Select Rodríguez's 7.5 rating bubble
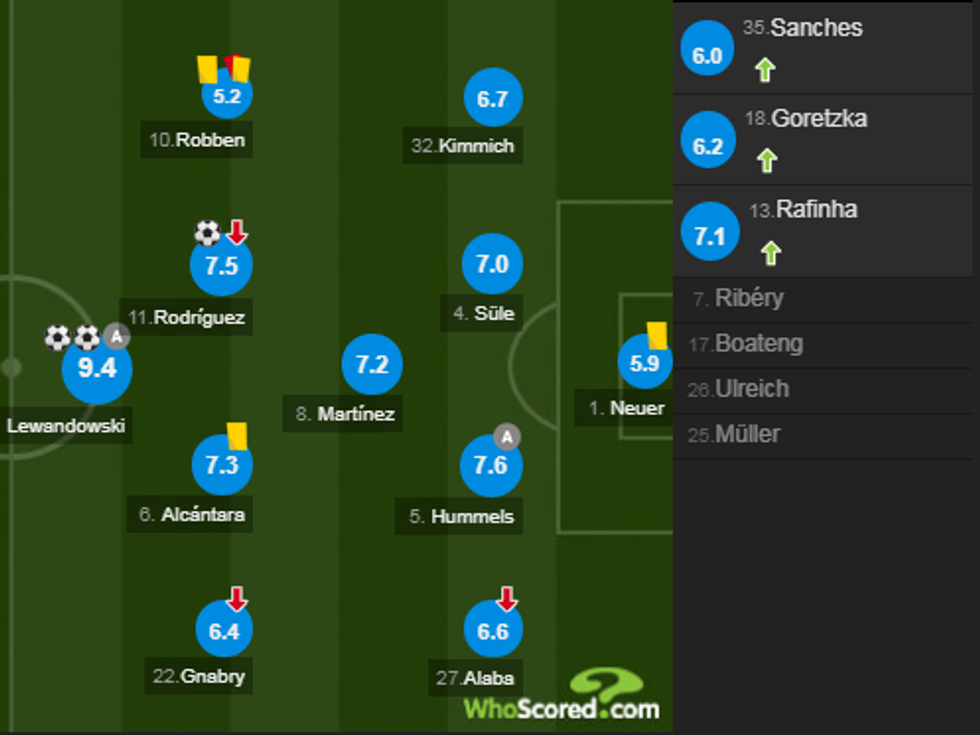This screenshot has height=735, width=980. tap(221, 266)
